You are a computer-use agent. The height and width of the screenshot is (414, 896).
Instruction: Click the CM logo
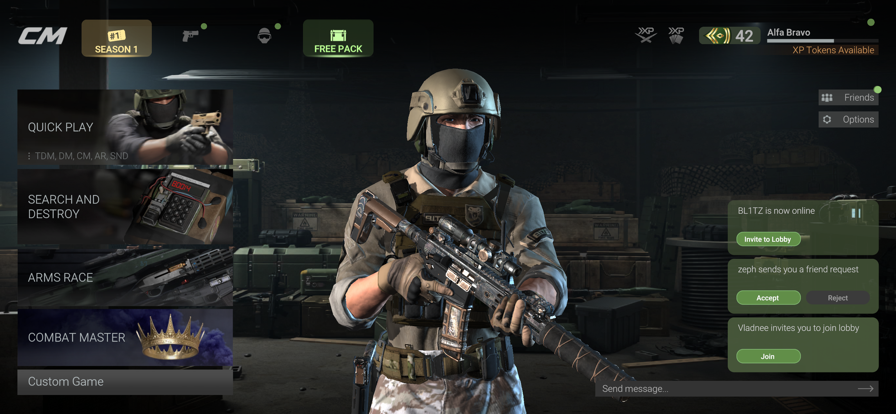[x=43, y=37]
